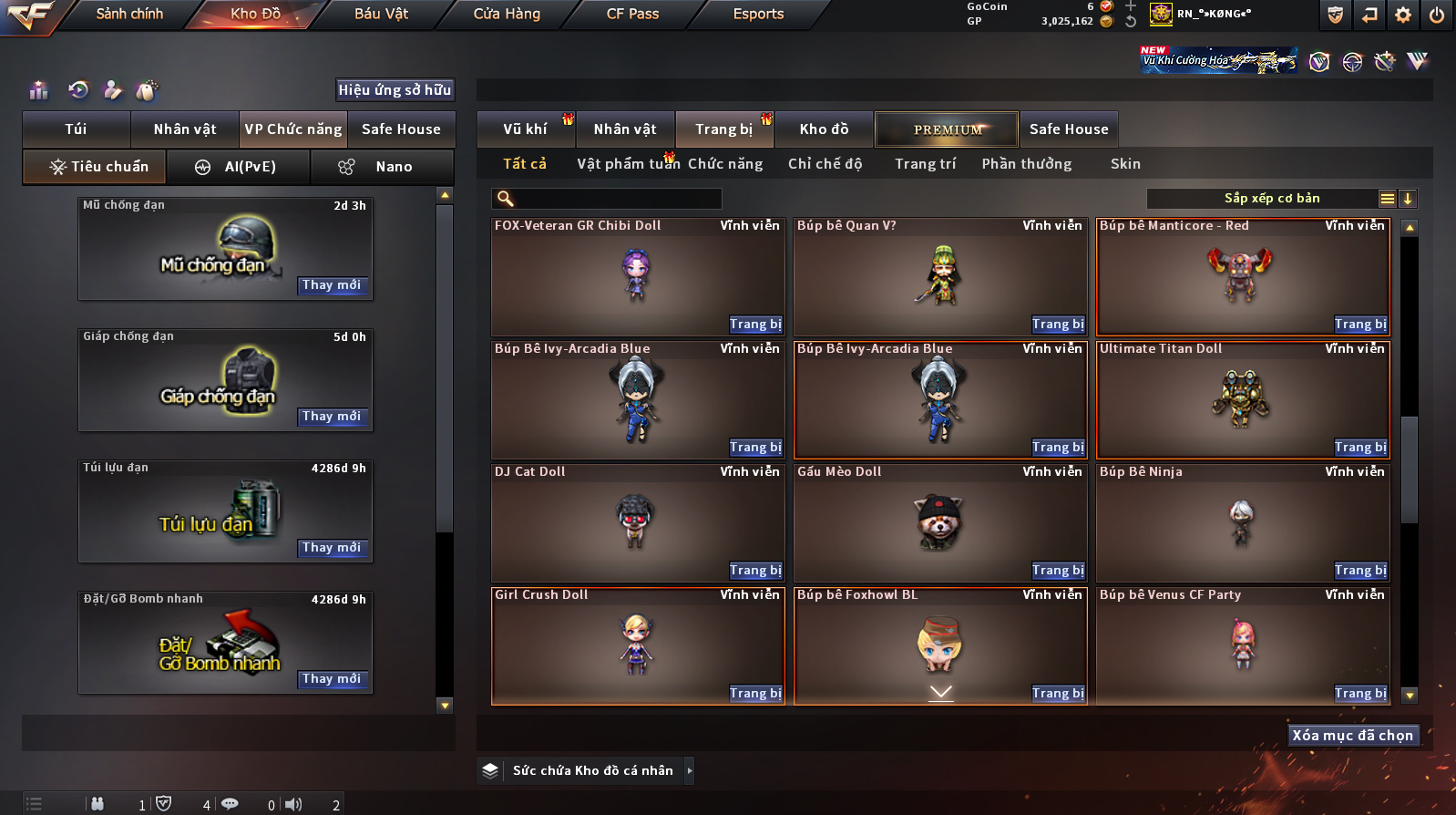The height and width of the screenshot is (815, 1456).
Task: Filter items by Phần thưởng
Action: (1026, 164)
